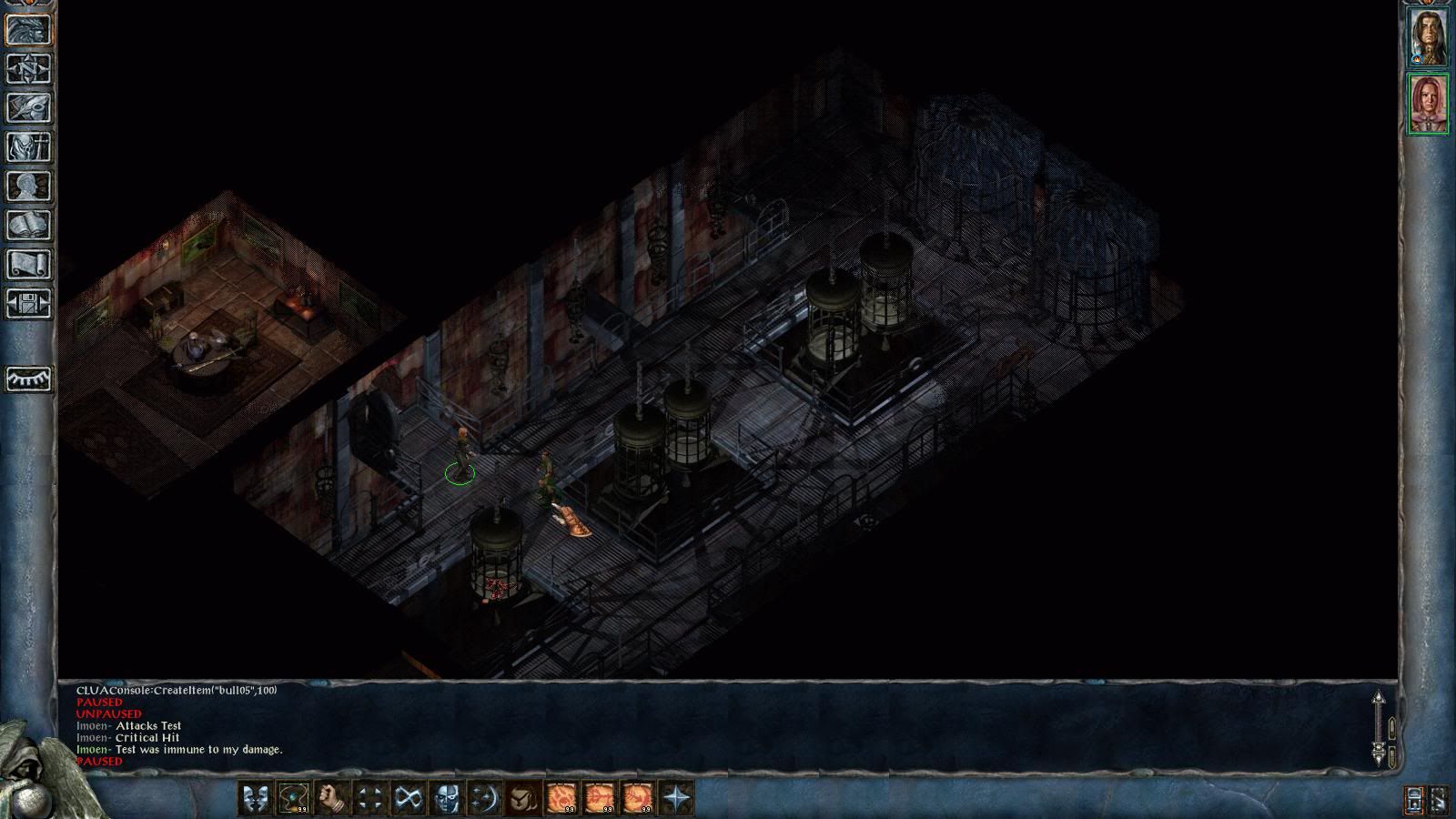Image resolution: width=1456 pixels, height=819 pixels.
Task: Click the dark hooded-cloak action button
Action: coord(522,798)
